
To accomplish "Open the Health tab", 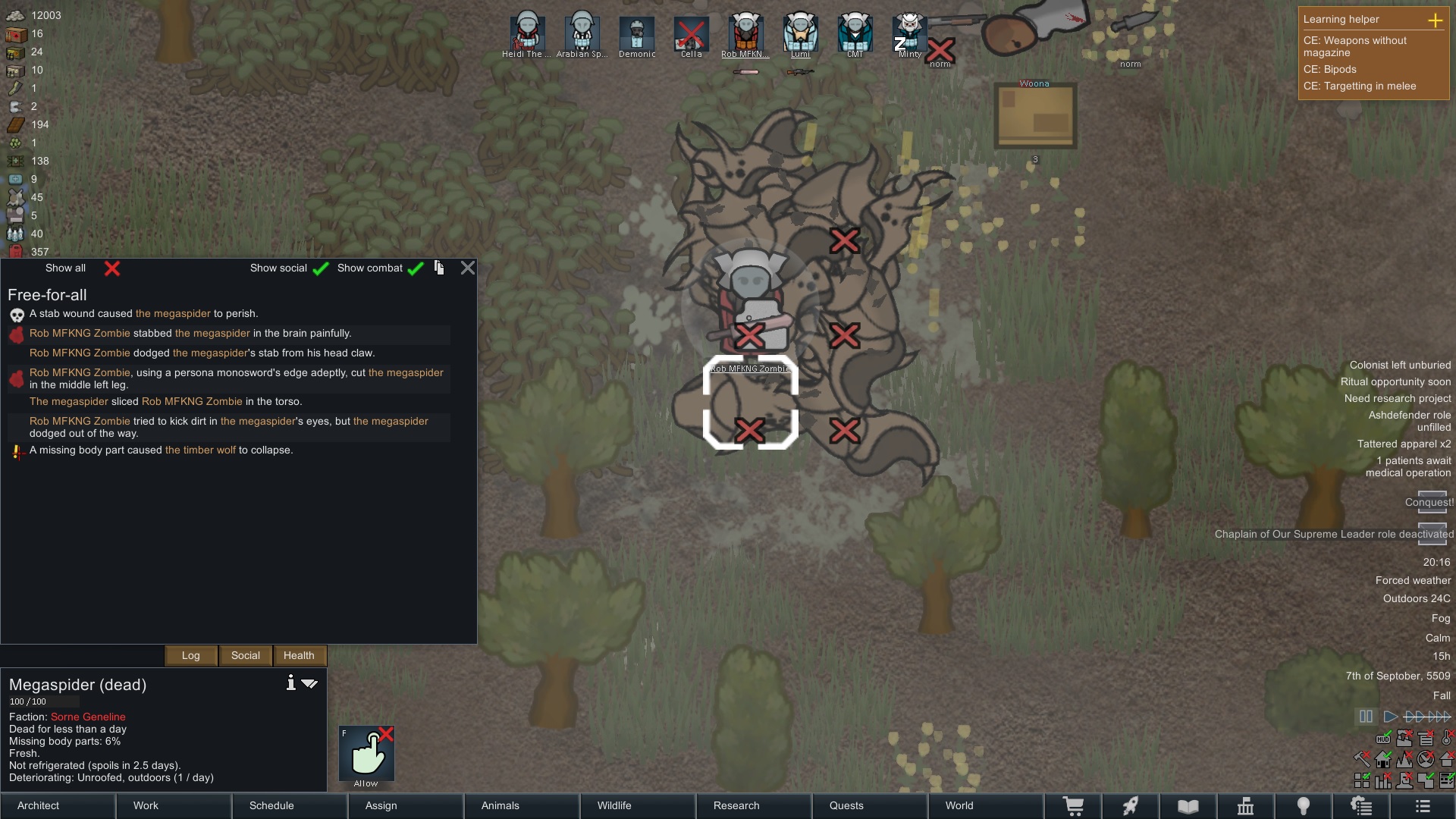I will [299, 655].
